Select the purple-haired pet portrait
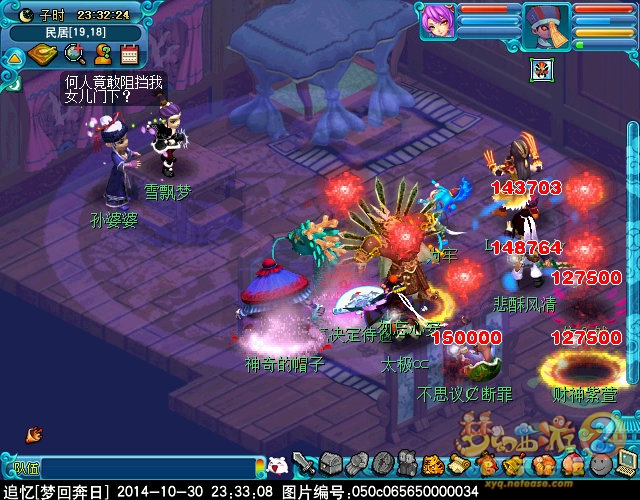Screen dimensions: 640x500 pyautogui.click(x=436, y=20)
